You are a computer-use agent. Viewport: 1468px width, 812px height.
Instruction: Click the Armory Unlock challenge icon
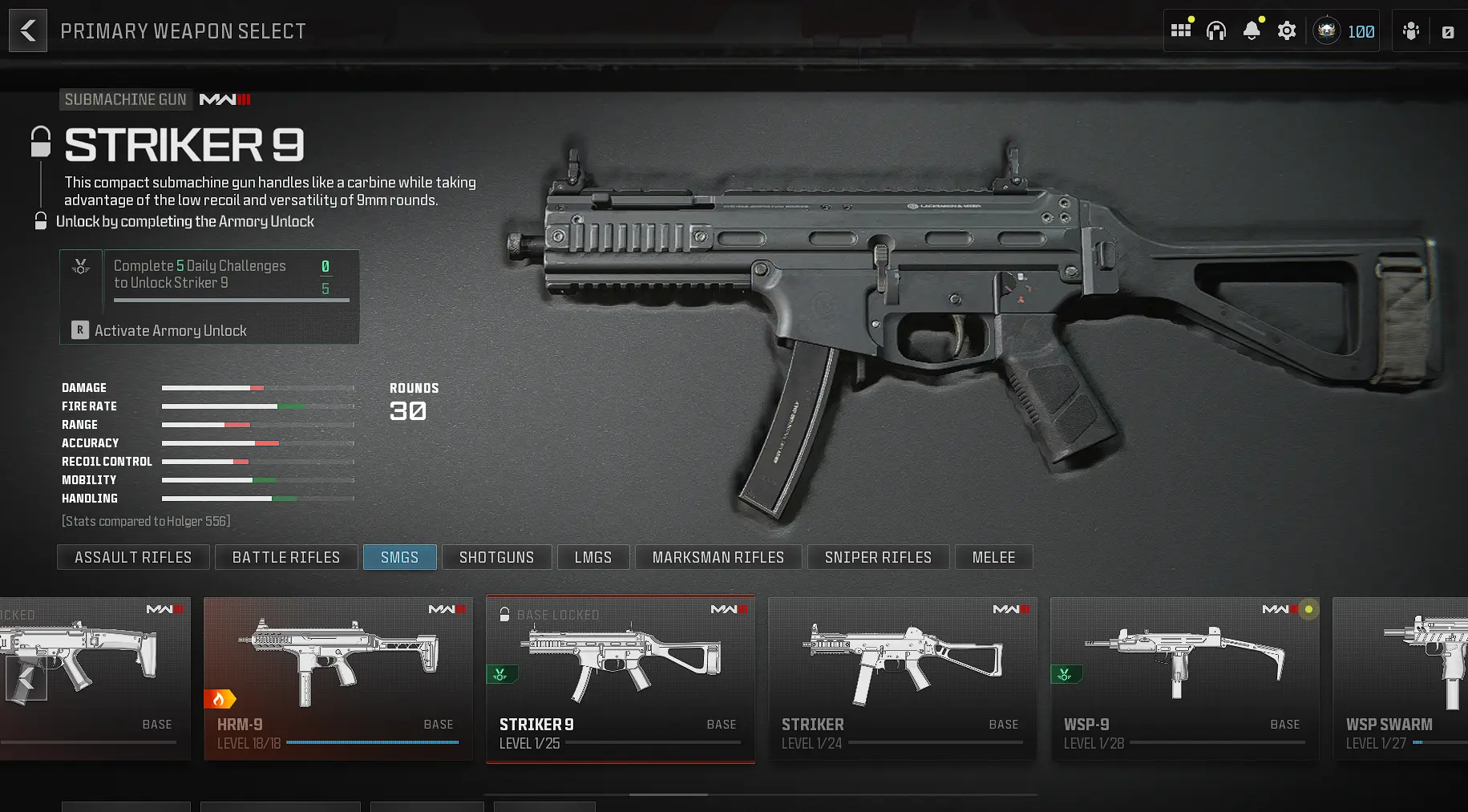tap(80, 266)
